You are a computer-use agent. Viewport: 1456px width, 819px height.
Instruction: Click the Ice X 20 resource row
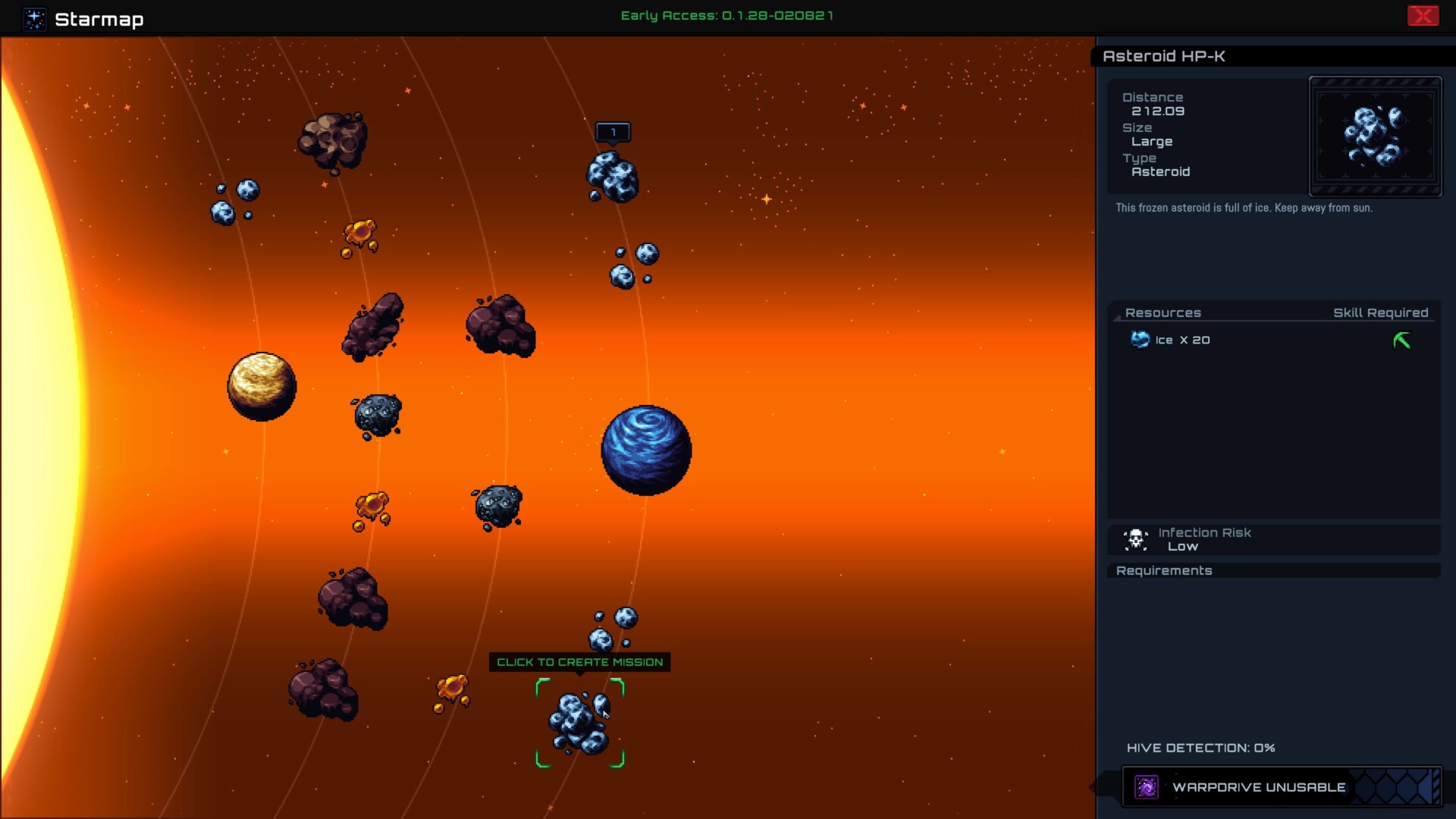(x=1181, y=340)
